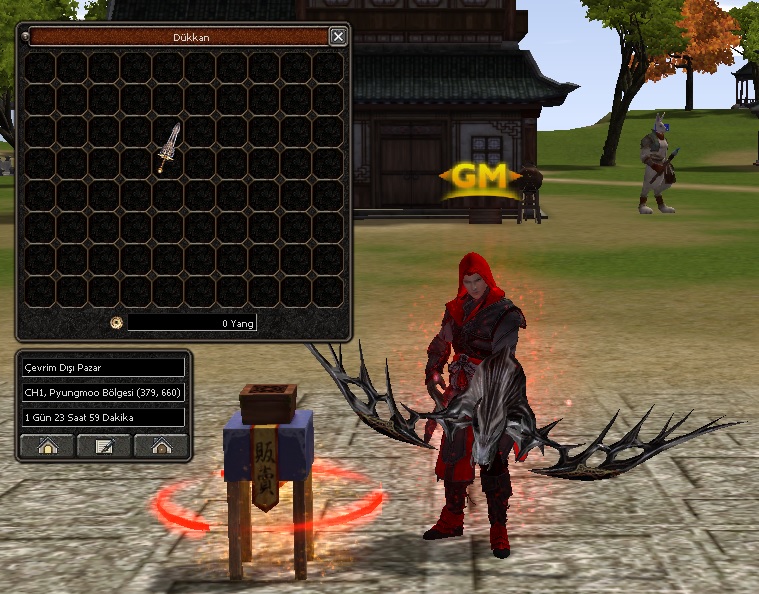Close the Dükkan shop window

click(x=338, y=37)
